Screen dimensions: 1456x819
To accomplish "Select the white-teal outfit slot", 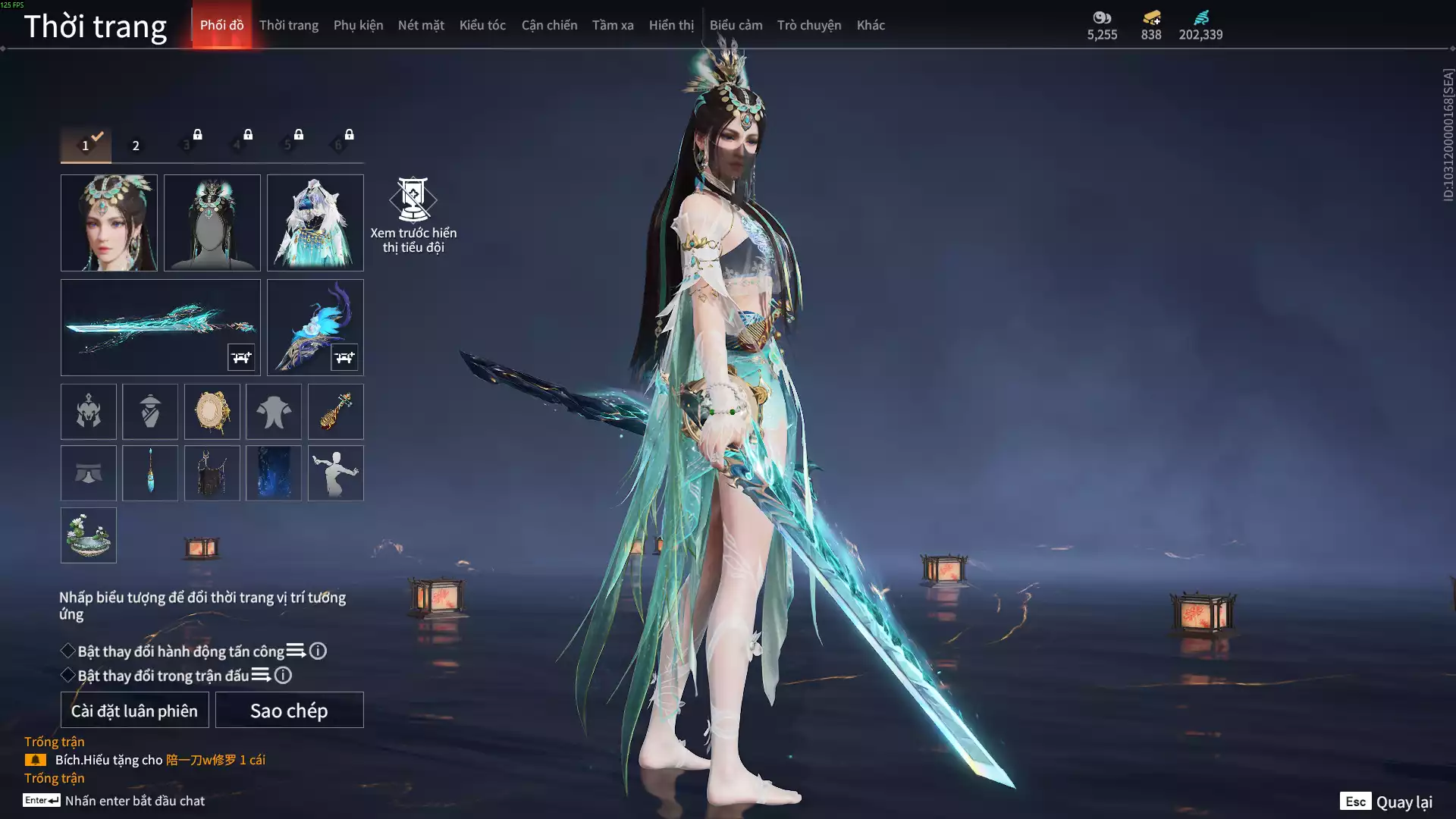I will point(315,223).
